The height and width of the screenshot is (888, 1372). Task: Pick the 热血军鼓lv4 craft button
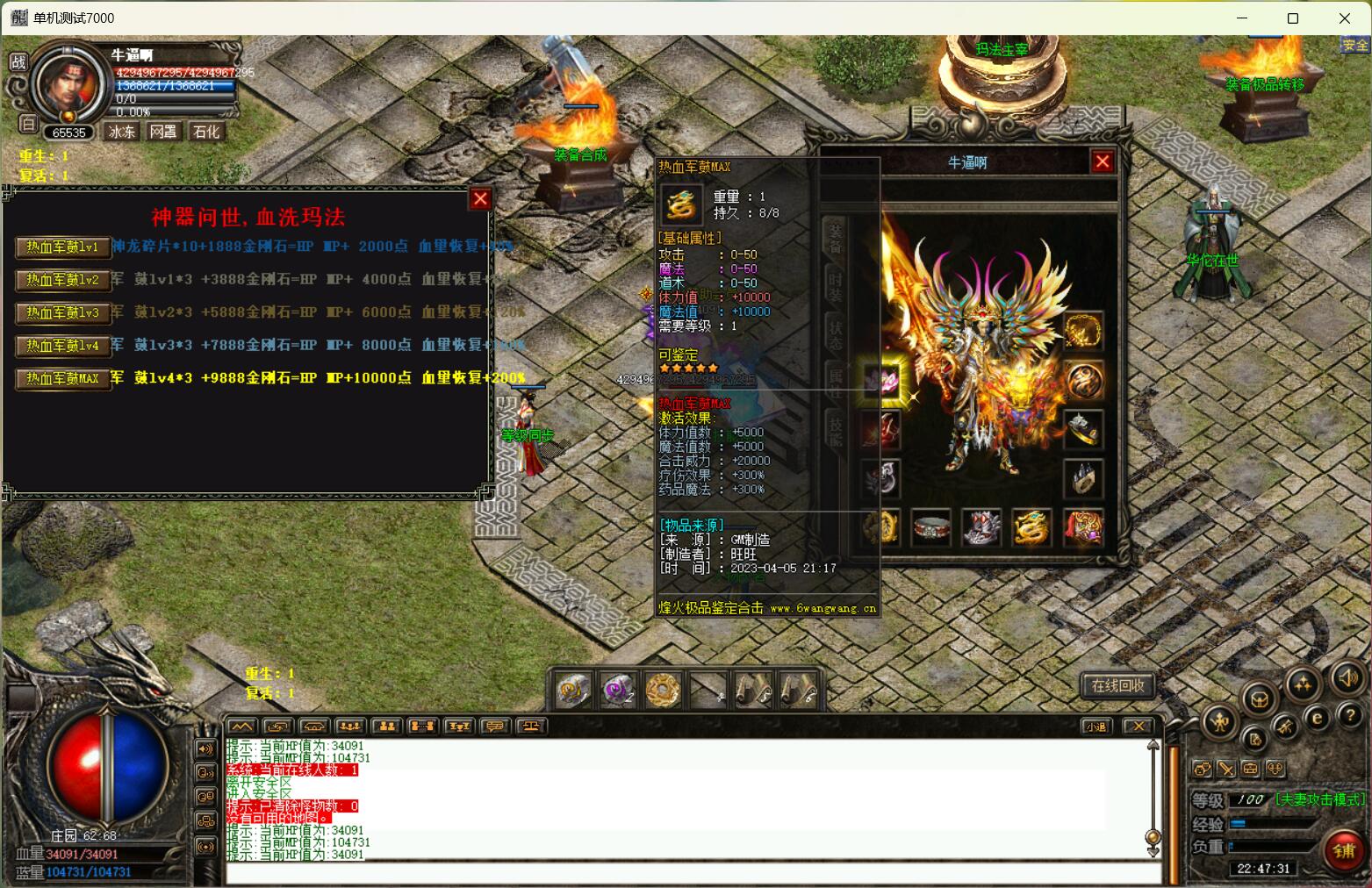pos(62,346)
